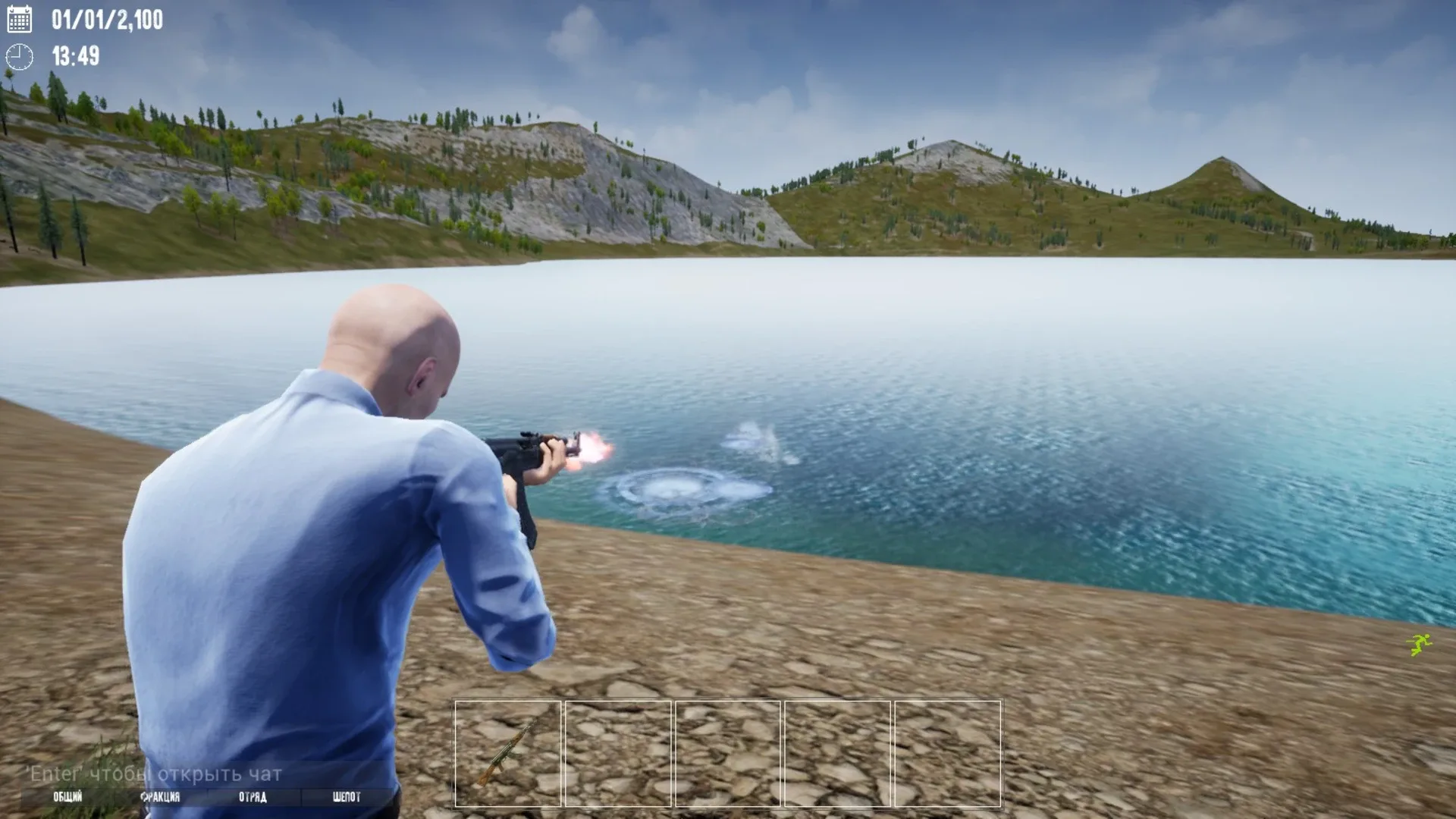
Task: Click the clock icon below the calendar
Action: tap(19, 55)
